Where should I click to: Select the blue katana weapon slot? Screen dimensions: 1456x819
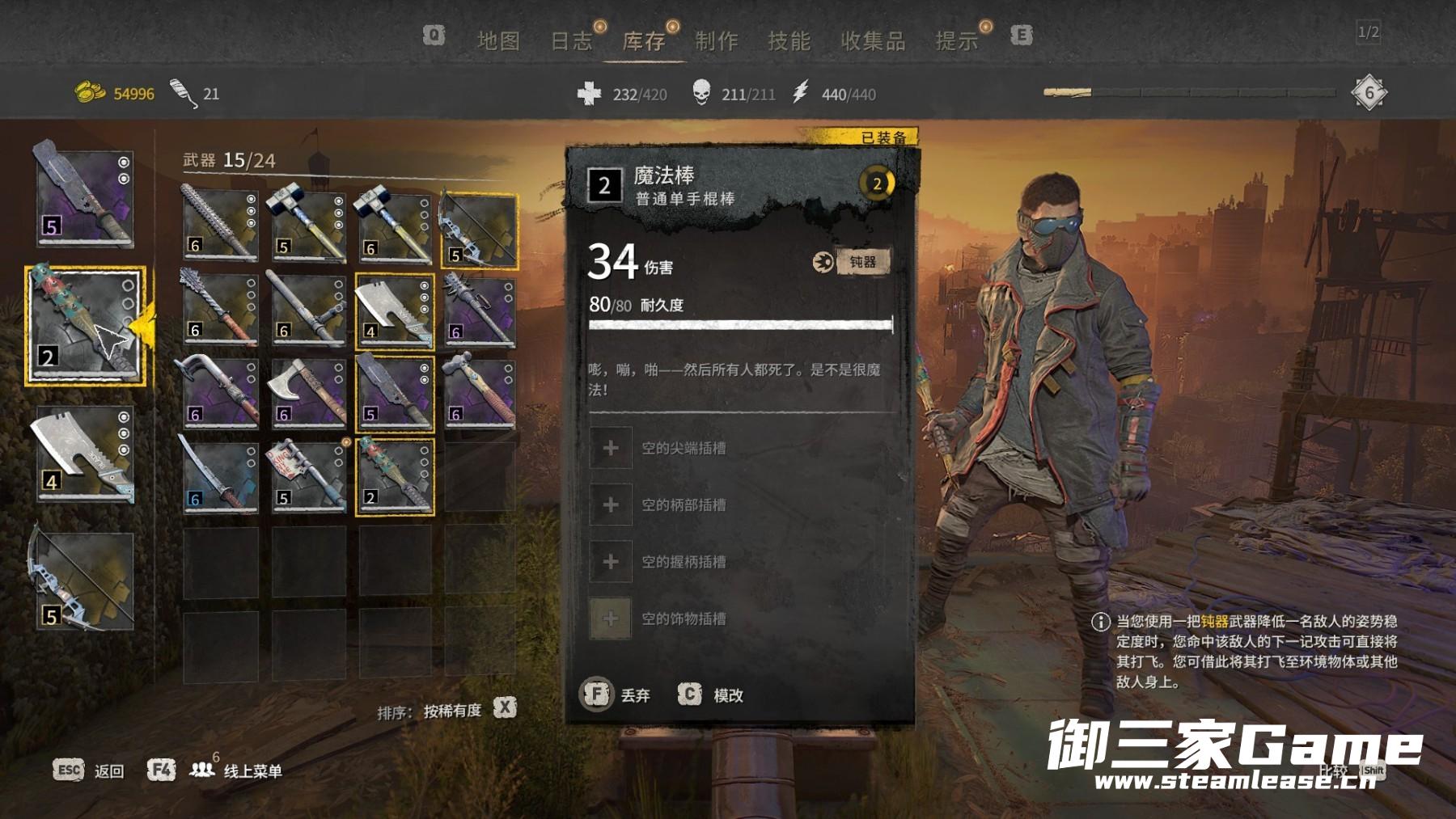pos(220,476)
